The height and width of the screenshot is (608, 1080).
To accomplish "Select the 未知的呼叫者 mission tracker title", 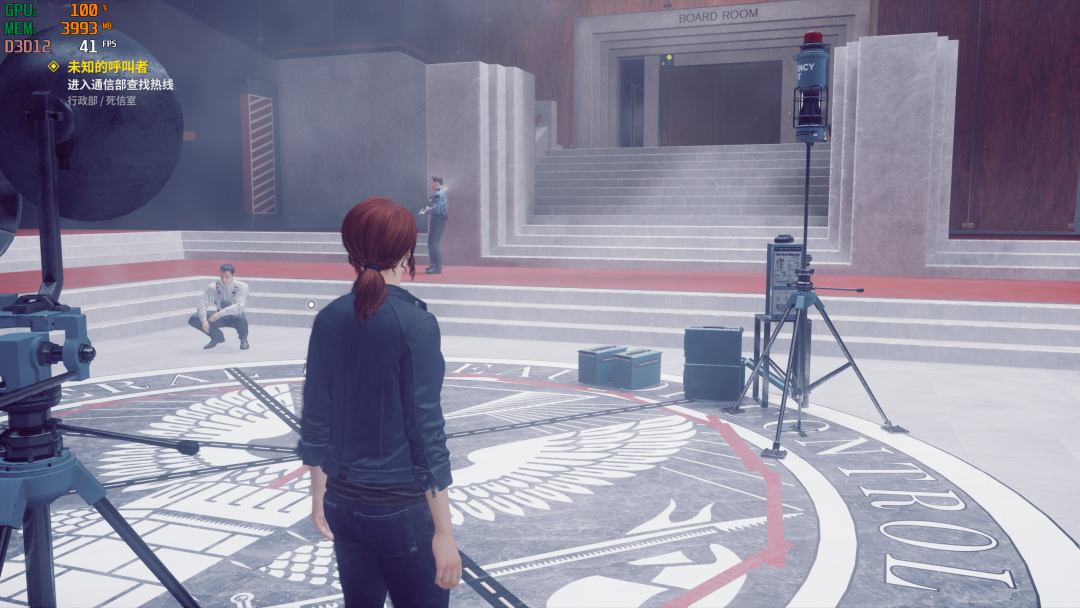I will point(107,67).
